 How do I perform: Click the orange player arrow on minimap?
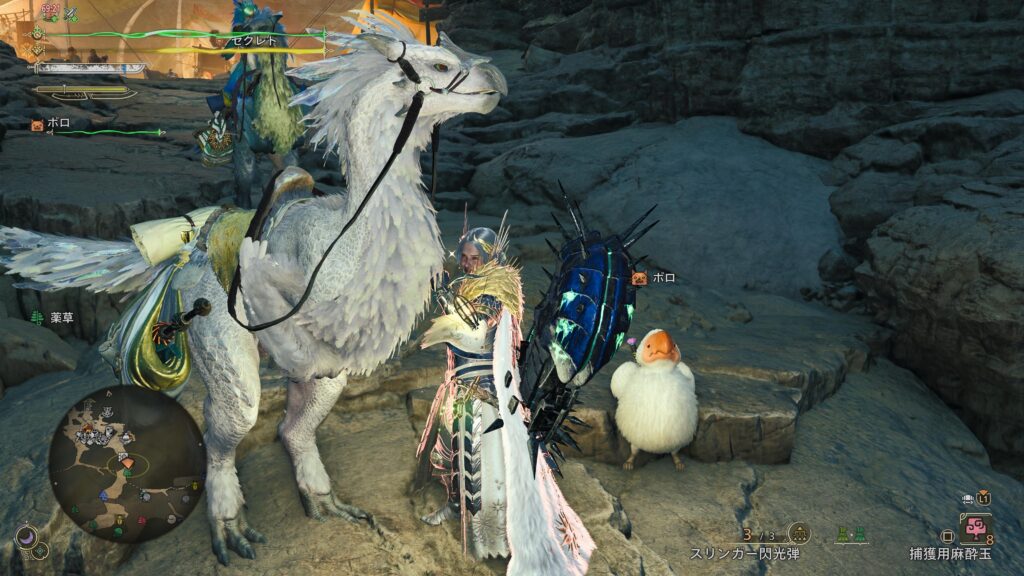[x=127, y=463]
